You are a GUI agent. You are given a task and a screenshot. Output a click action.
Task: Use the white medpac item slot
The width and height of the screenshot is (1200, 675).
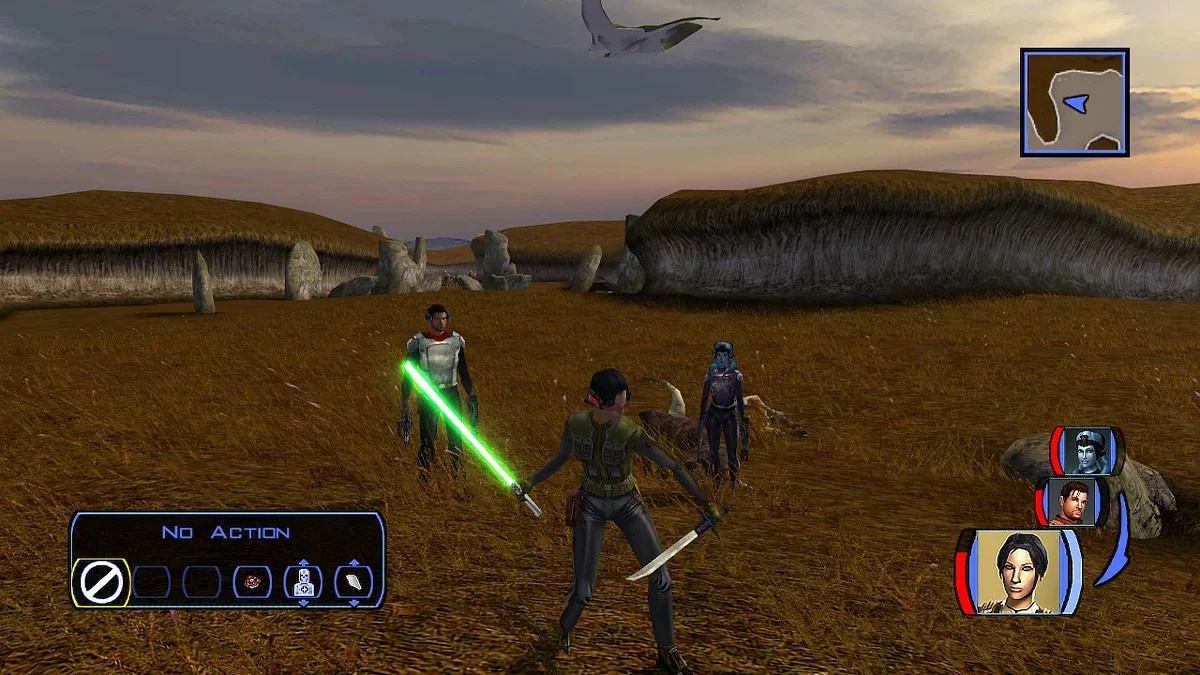pyautogui.click(x=353, y=582)
